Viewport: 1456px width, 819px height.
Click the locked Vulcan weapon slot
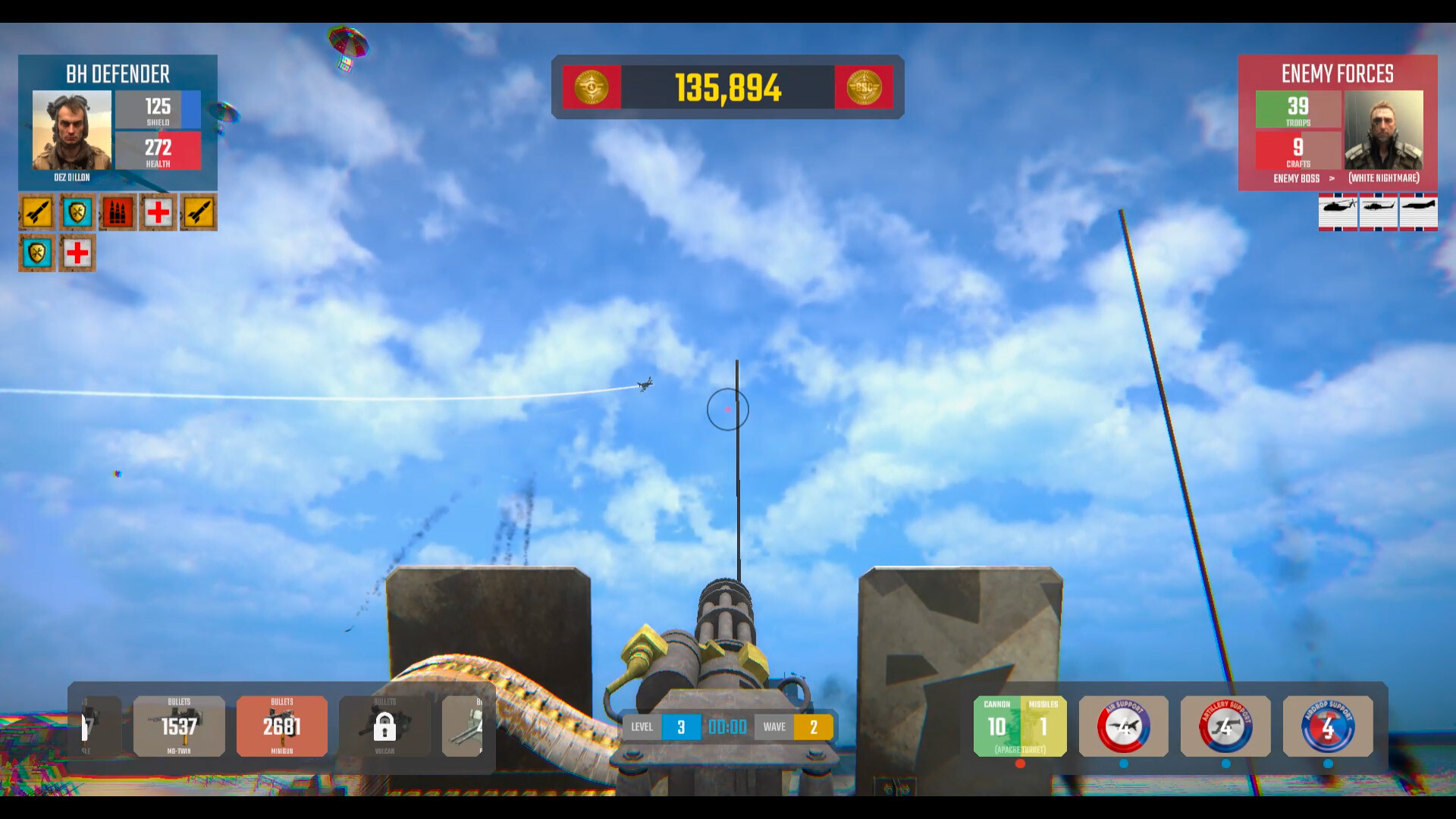tap(384, 726)
